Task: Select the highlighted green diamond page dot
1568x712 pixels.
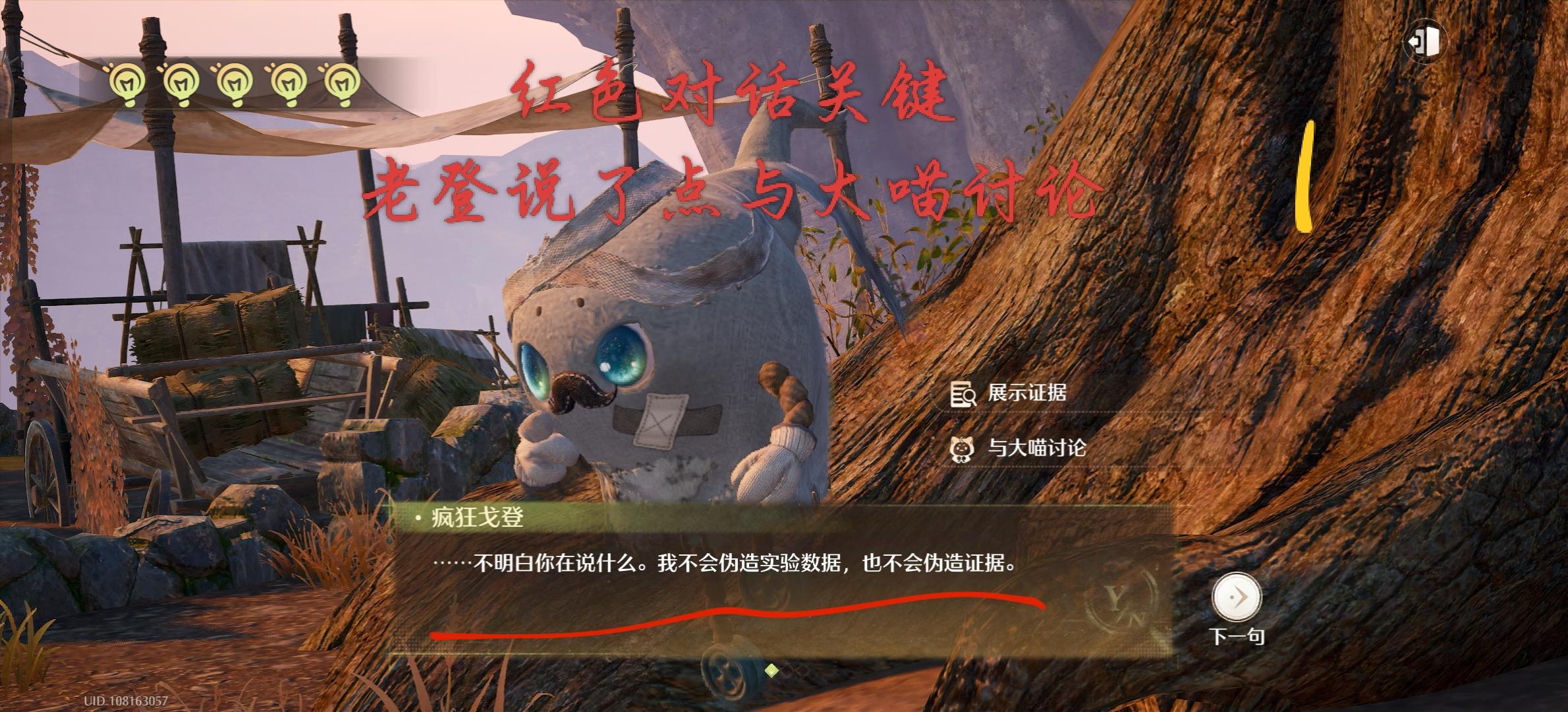Action: [771, 670]
